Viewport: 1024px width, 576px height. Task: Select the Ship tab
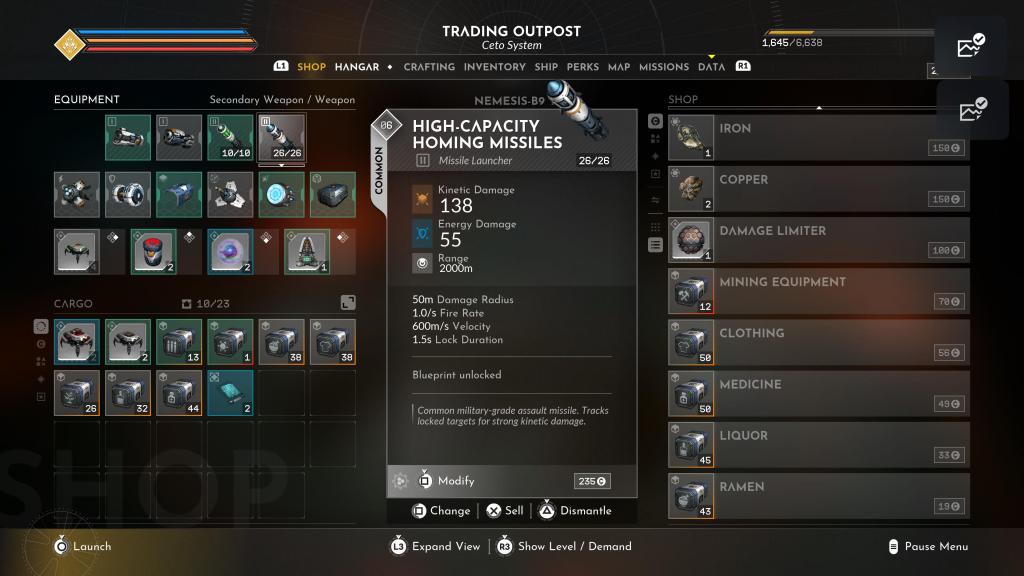[546, 67]
